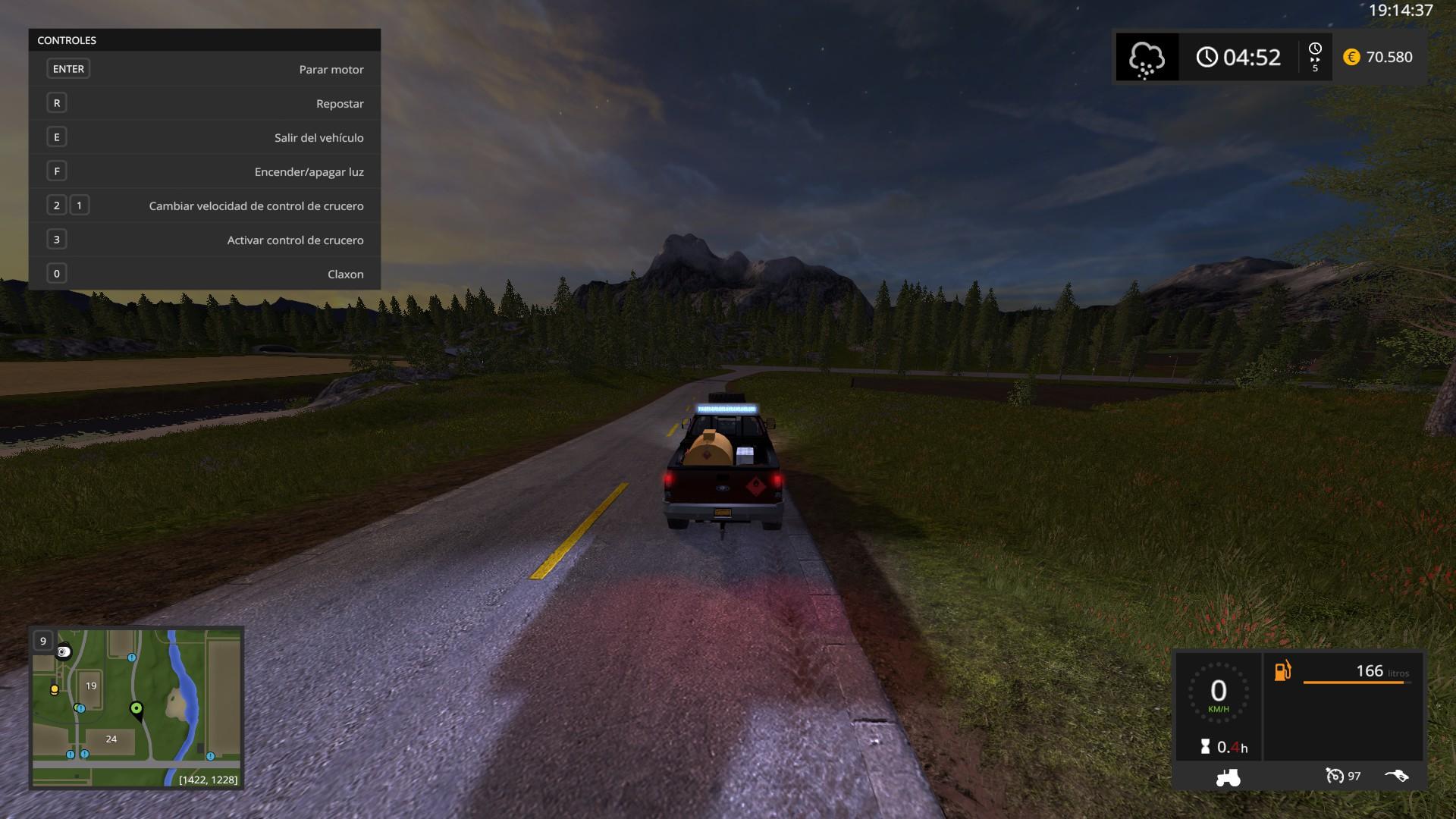Select field 24 on the minimap

pyautogui.click(x=111, y=739)
